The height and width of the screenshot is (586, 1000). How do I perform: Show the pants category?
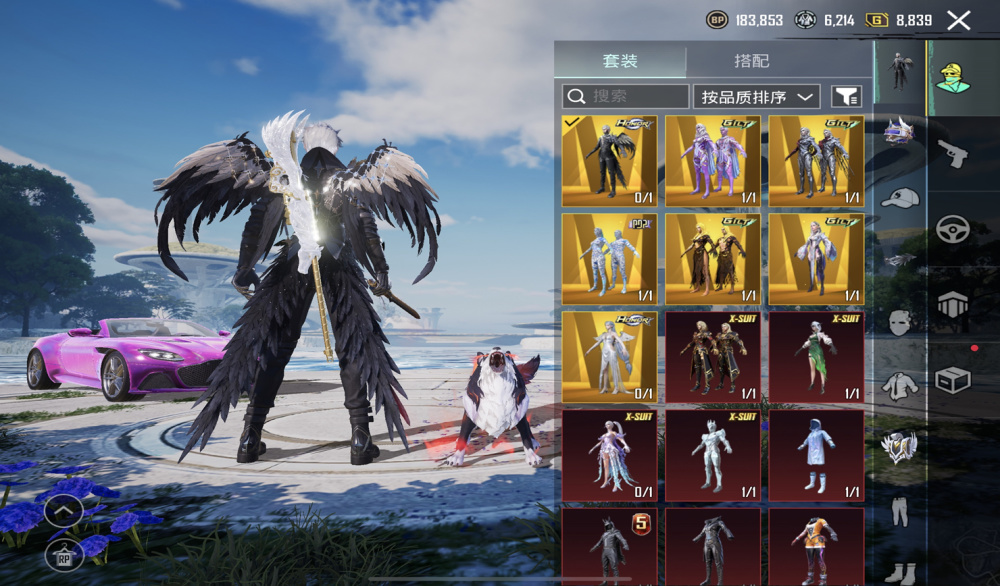(x=899, y=512)
